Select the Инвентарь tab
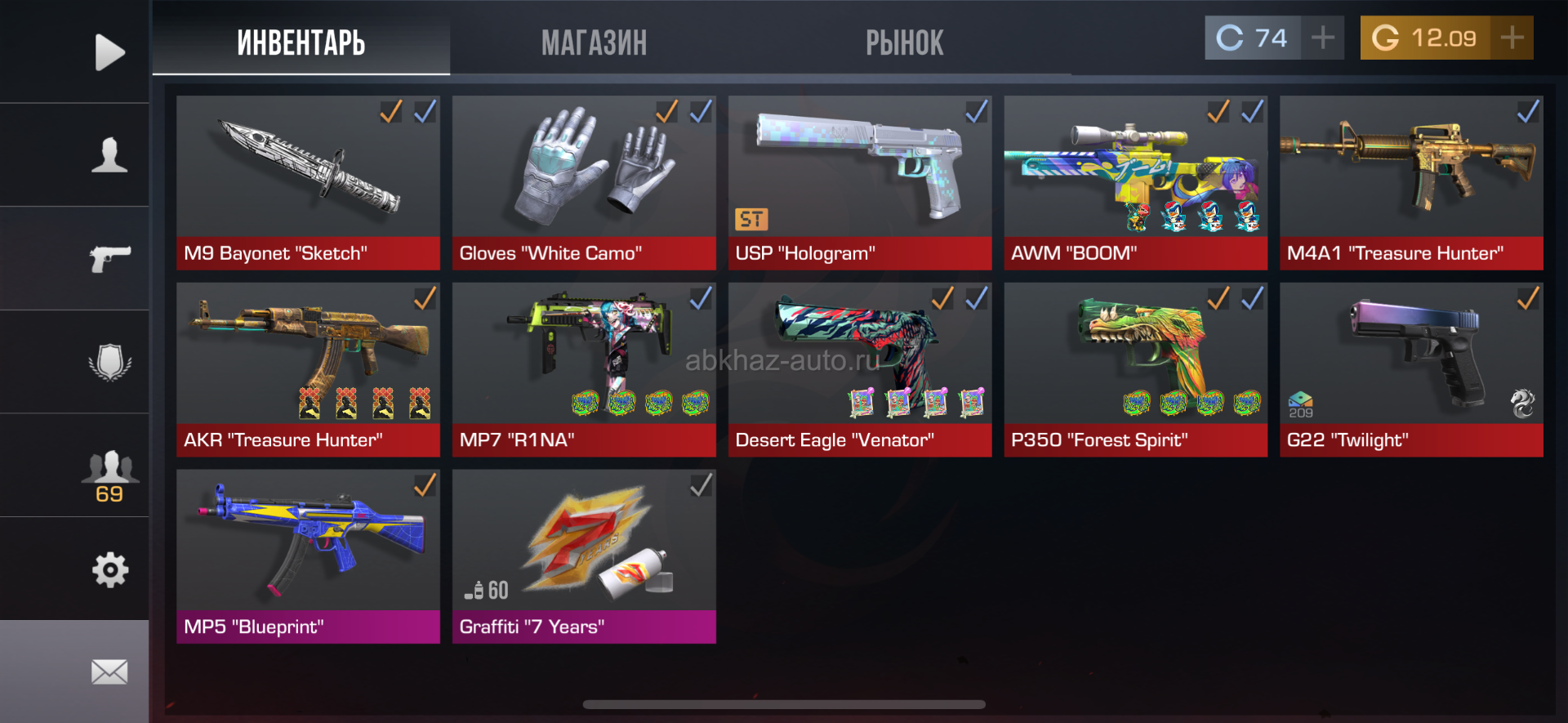 (301, 42)
